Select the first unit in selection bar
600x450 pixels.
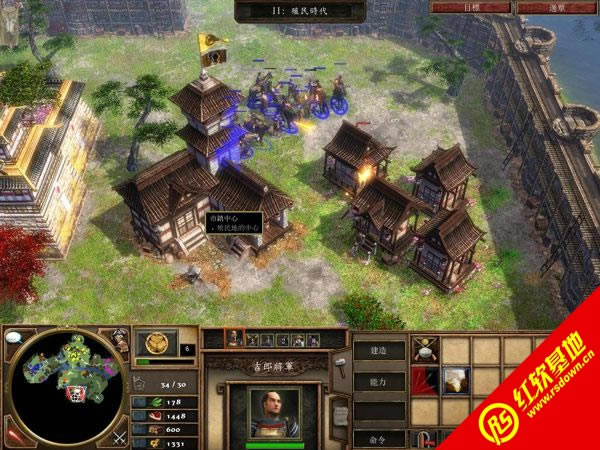[x=235, y=339]
